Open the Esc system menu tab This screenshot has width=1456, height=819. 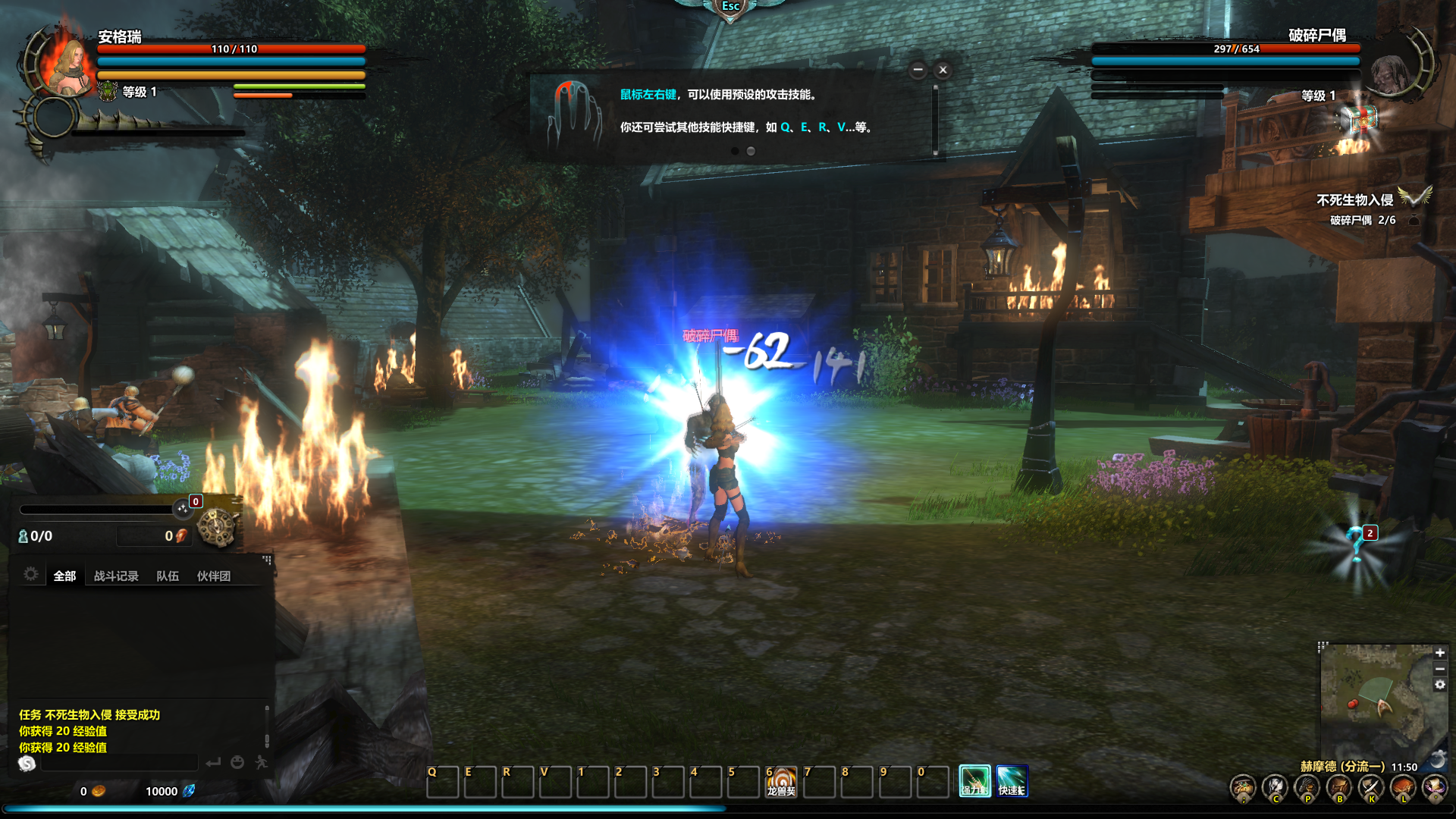pyautogui.click(x=730, y=7)
